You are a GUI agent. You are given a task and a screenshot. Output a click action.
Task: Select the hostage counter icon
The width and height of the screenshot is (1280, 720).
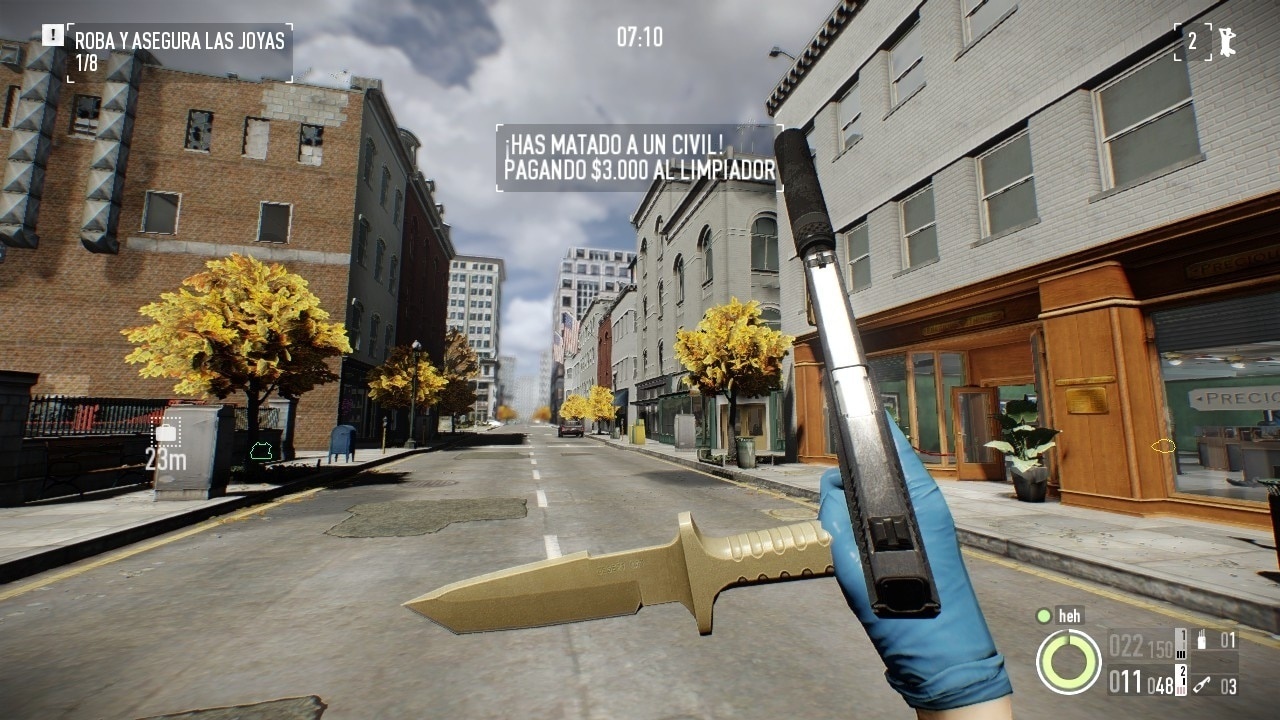tap(1225, 42)
